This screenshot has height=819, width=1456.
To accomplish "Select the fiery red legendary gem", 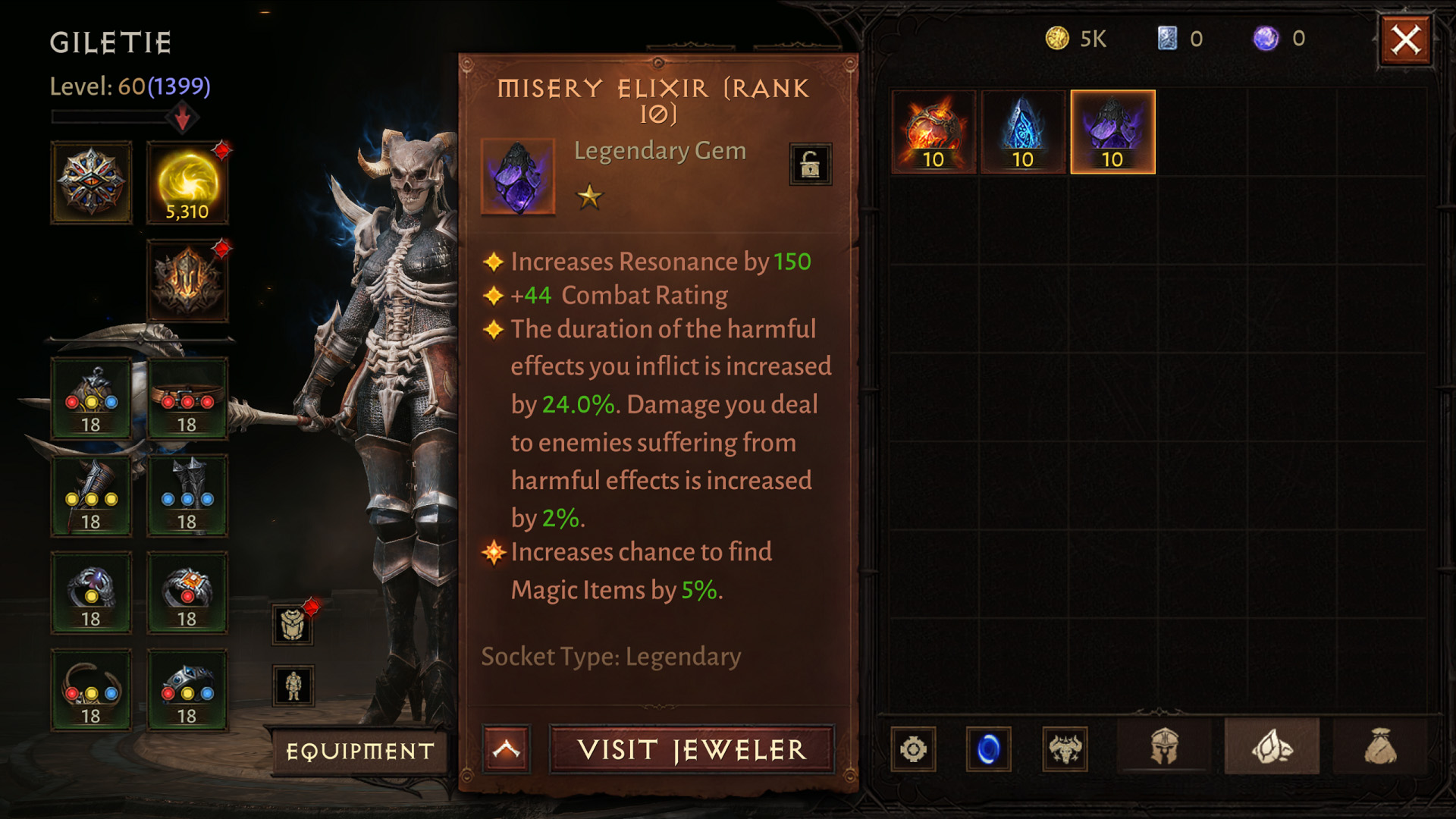I will pyautogui.click(x=934, y=132).
